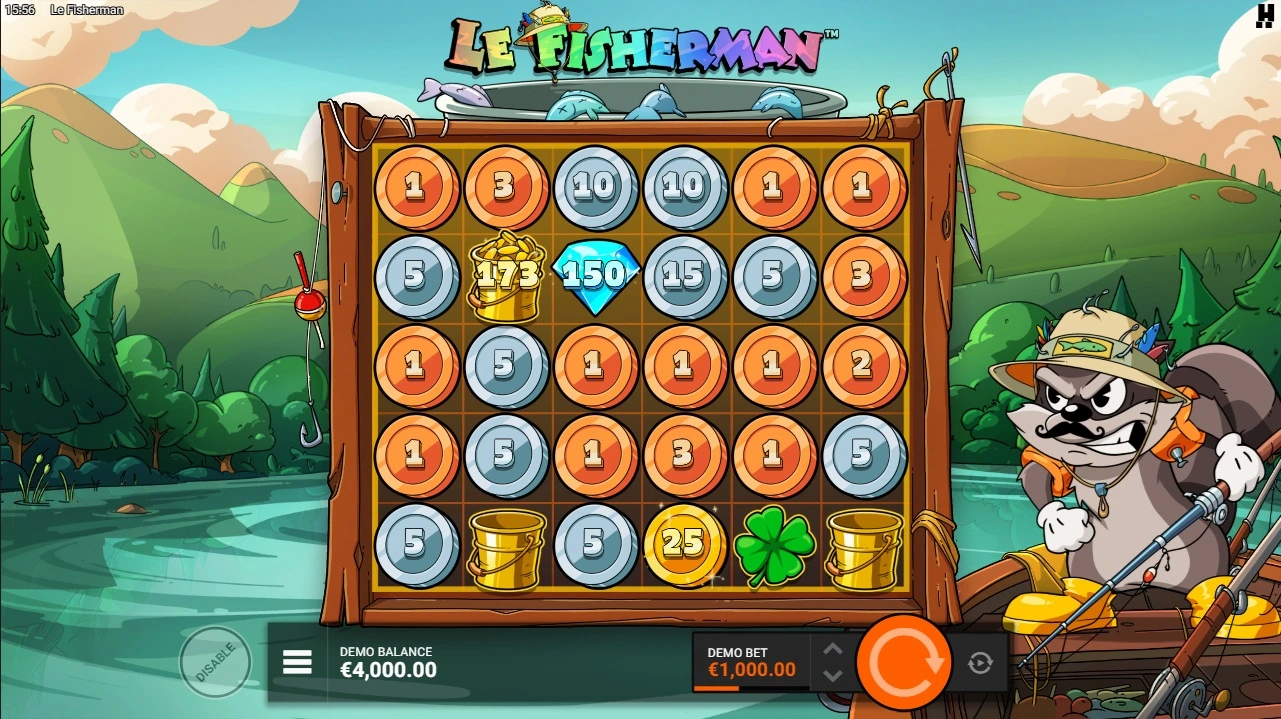Open the demo bet amount selector
1281x719 pixels.
tap(752, 662)
